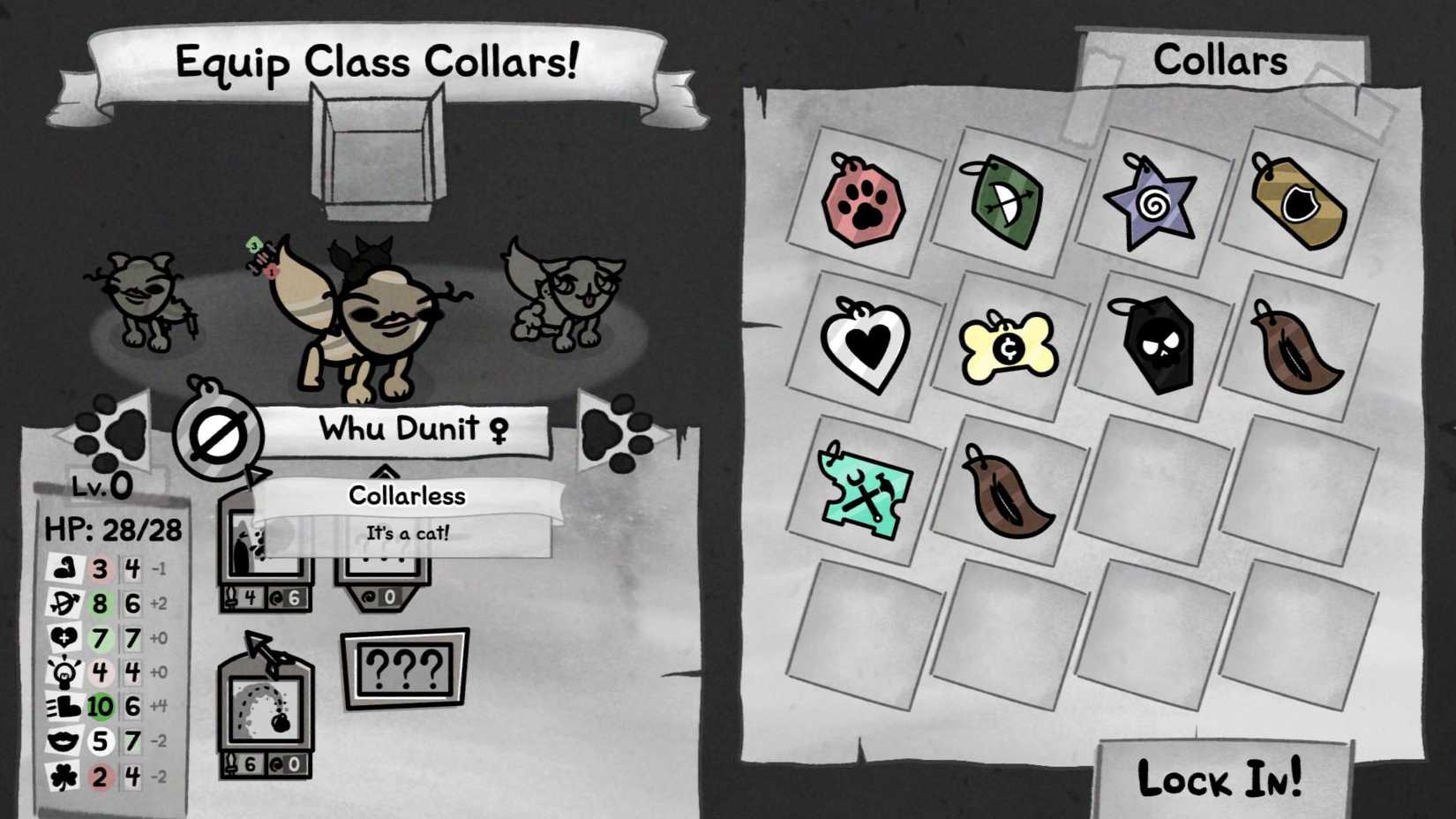Click the right paw arrow to switch cats
Viewport: 1456px width, 819px height.
tap(618, 432)
